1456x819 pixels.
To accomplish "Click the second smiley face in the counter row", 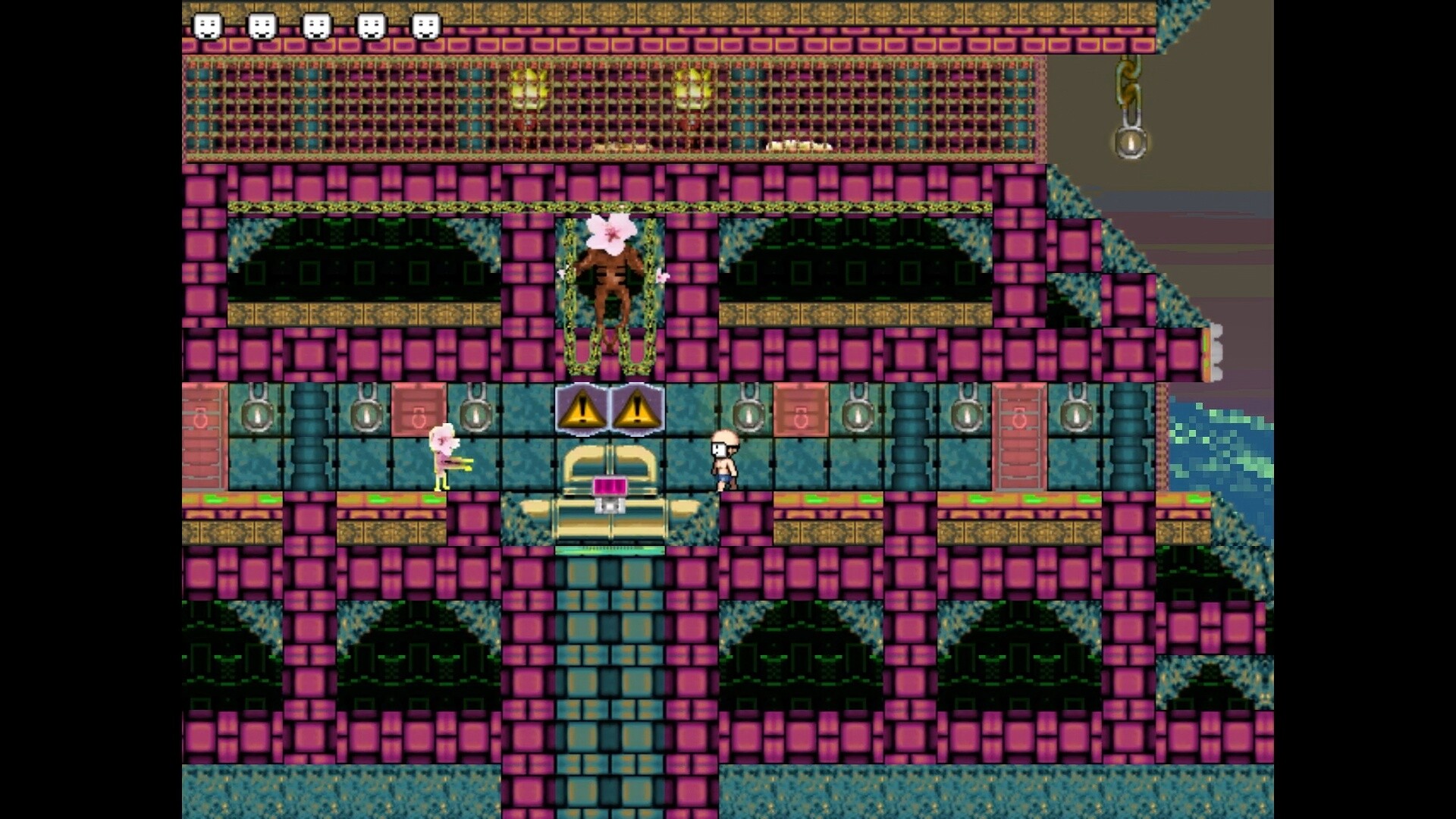I will click(x=262, y=24).
